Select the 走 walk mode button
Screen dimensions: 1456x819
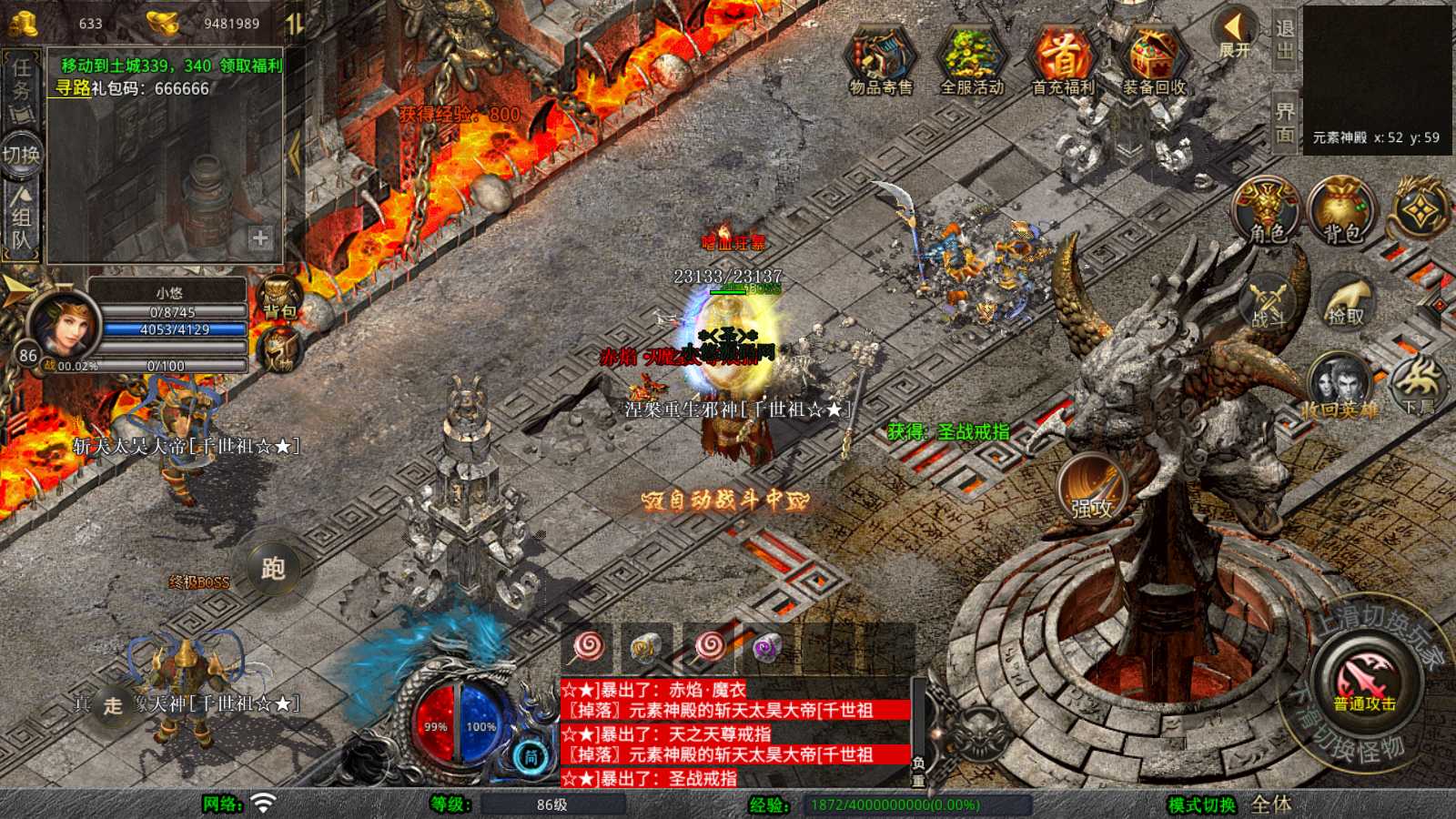click(x=113, y=705)
